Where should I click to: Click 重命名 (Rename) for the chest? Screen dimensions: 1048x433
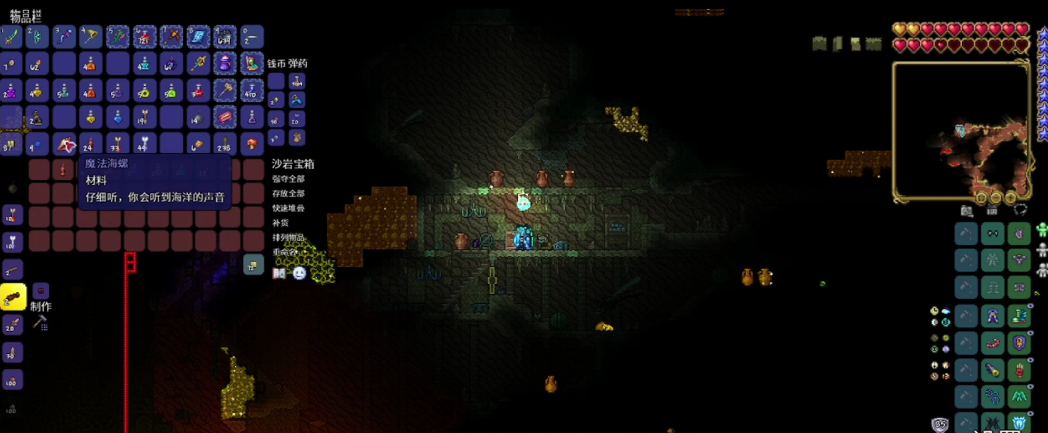284,252
